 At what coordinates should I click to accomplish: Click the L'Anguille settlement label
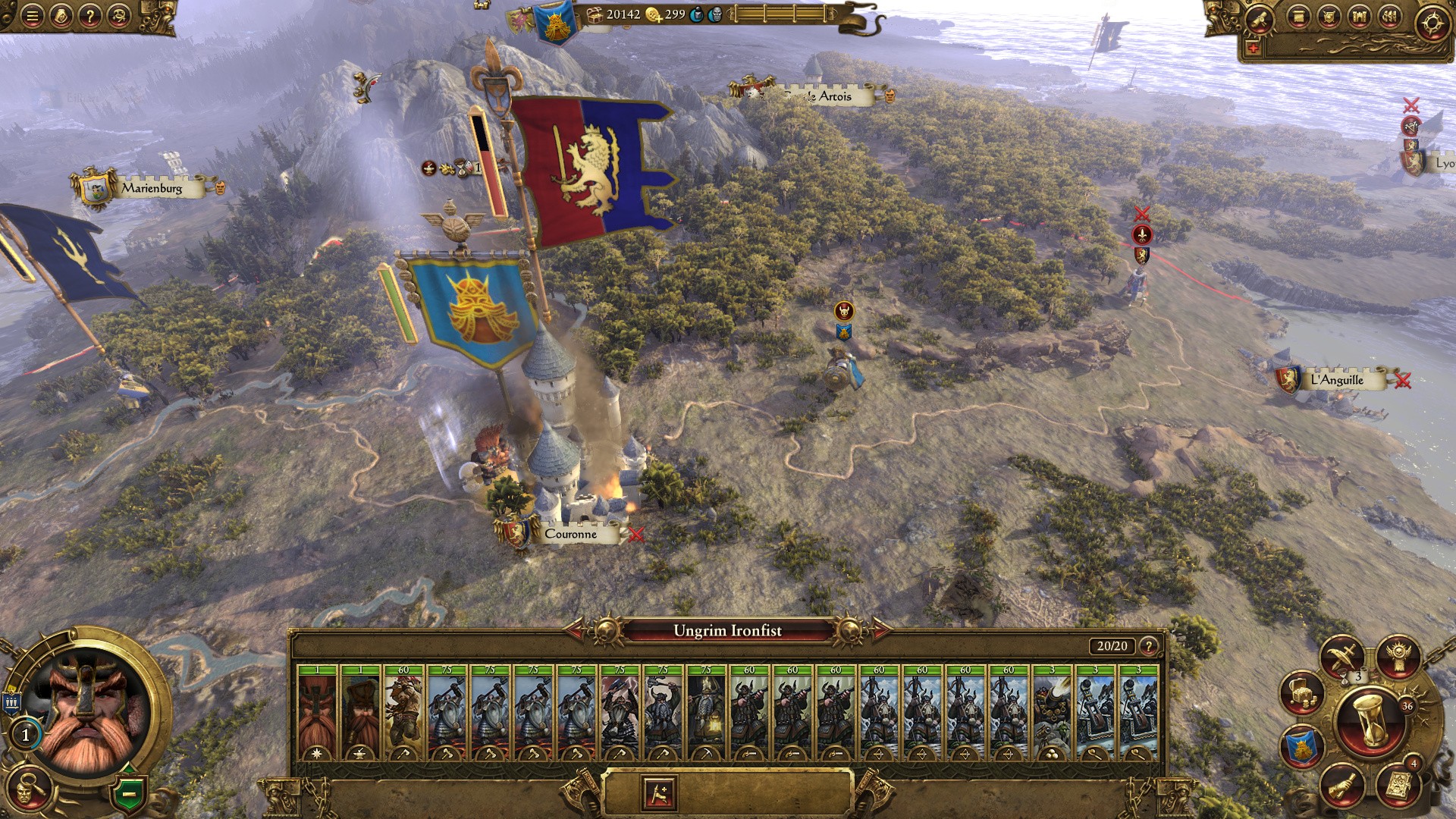click(1336, 380)
